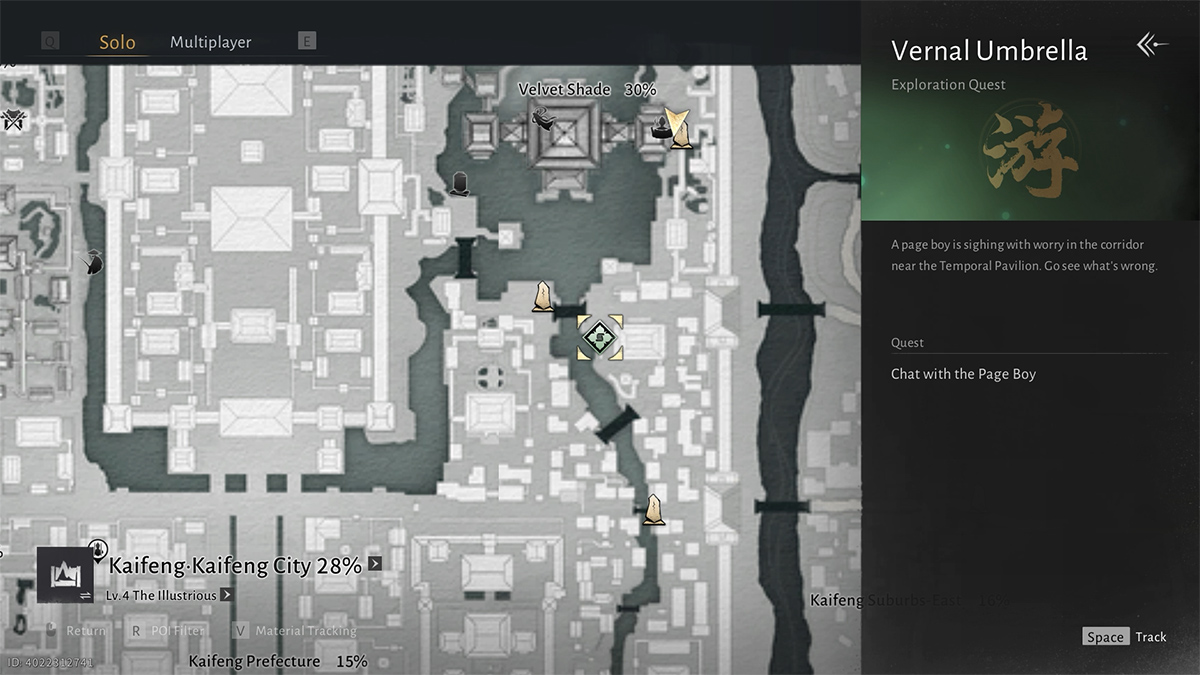This screenshot has height=675, width=1200.
Task: Select the Velvet Shade area label
Action: pyautogui.click(x=564, y=90)
